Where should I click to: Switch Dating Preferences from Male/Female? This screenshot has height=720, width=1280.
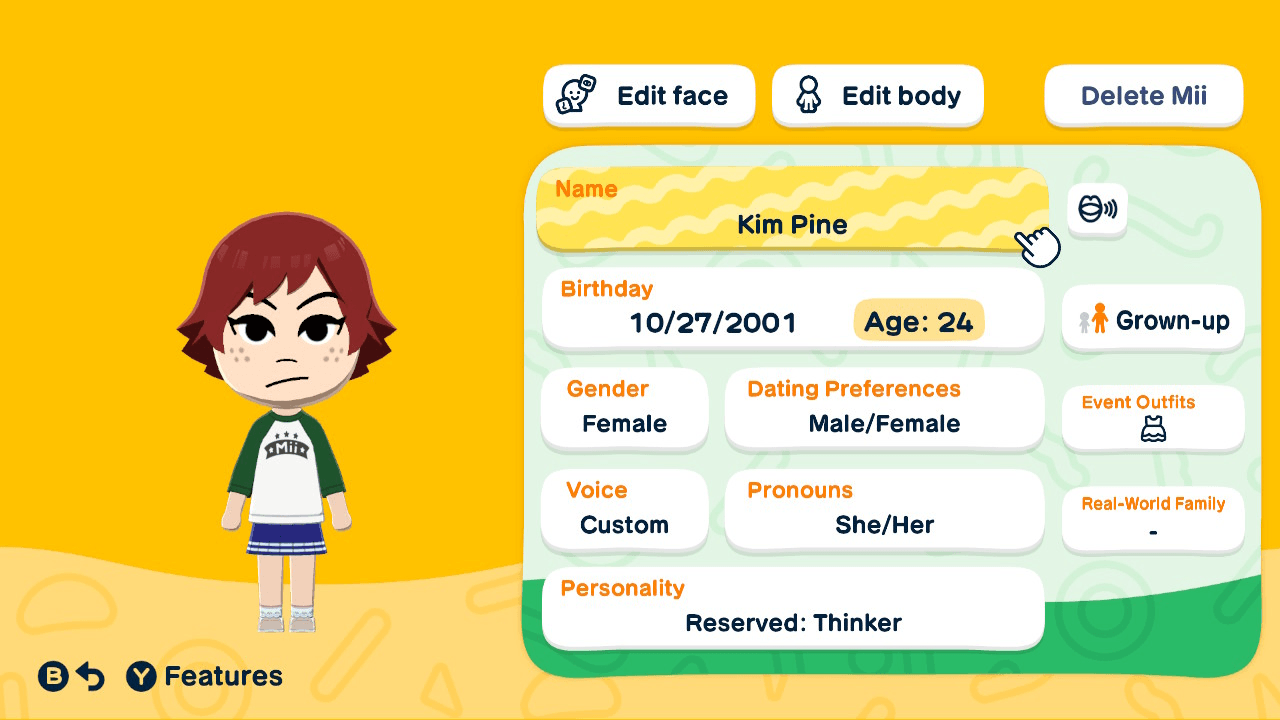tap(884, 408)
